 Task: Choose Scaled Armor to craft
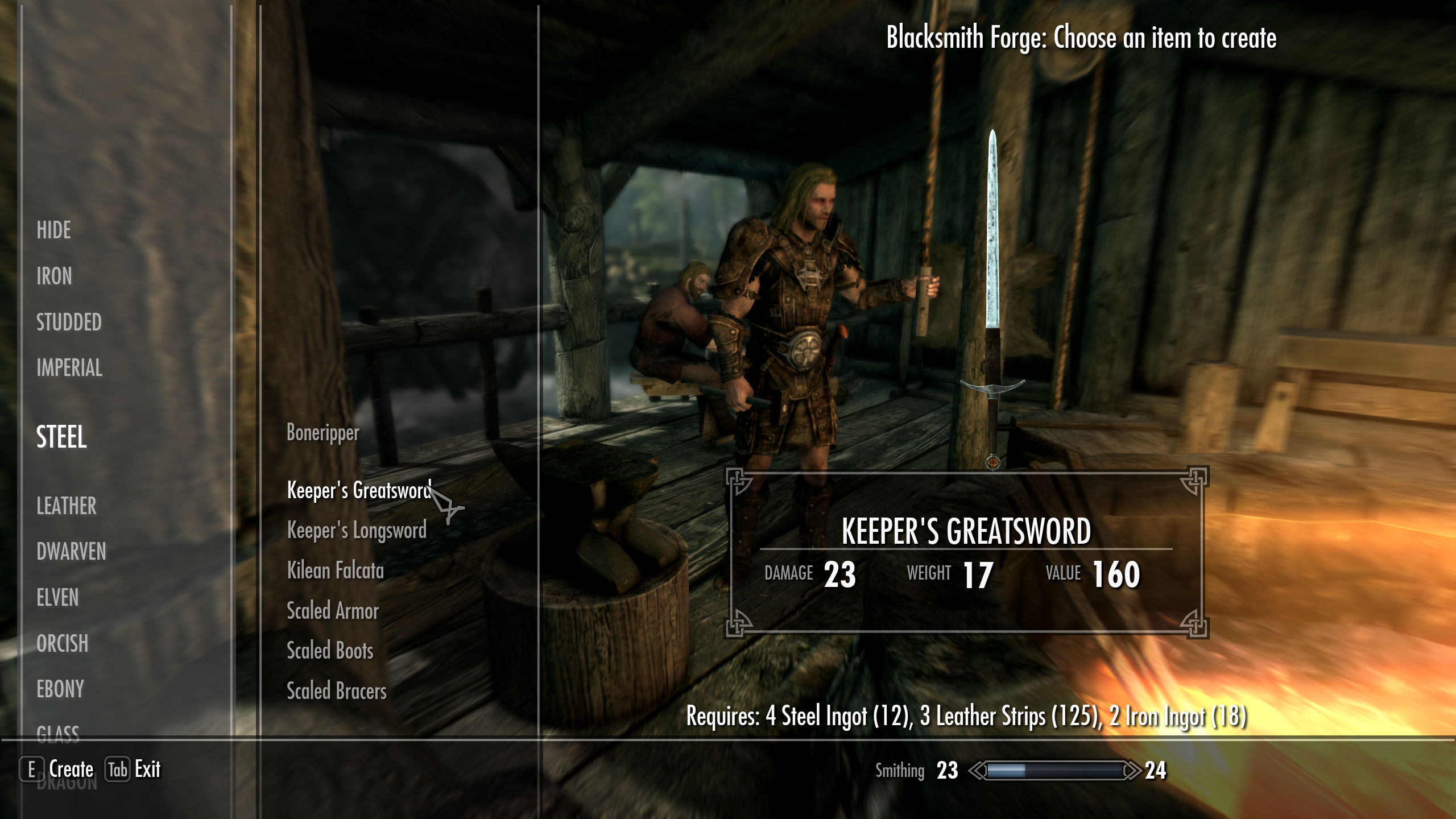coord(333,611)
